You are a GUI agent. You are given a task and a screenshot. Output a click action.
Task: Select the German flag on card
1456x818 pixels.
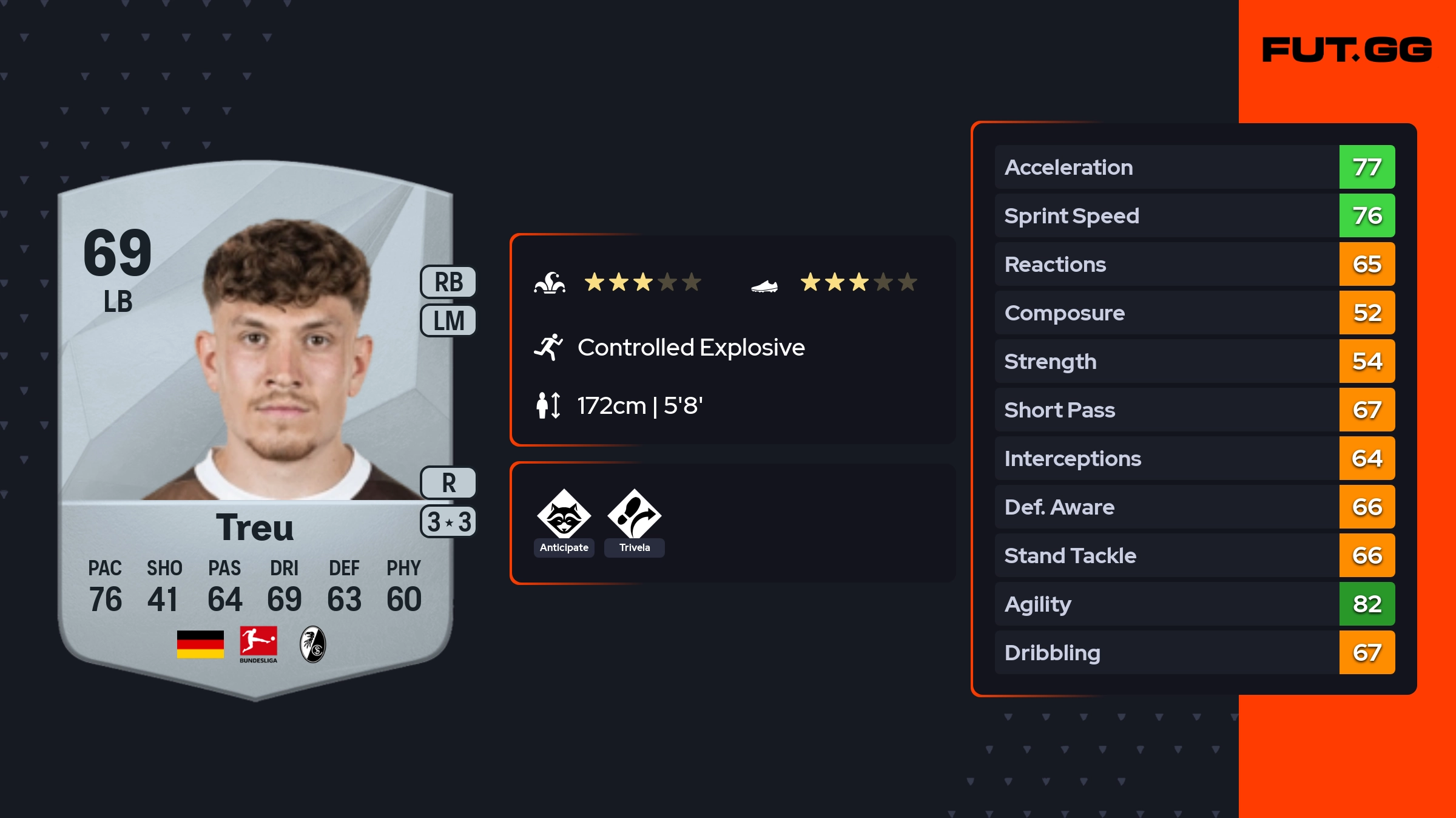[x=200, y=644]
